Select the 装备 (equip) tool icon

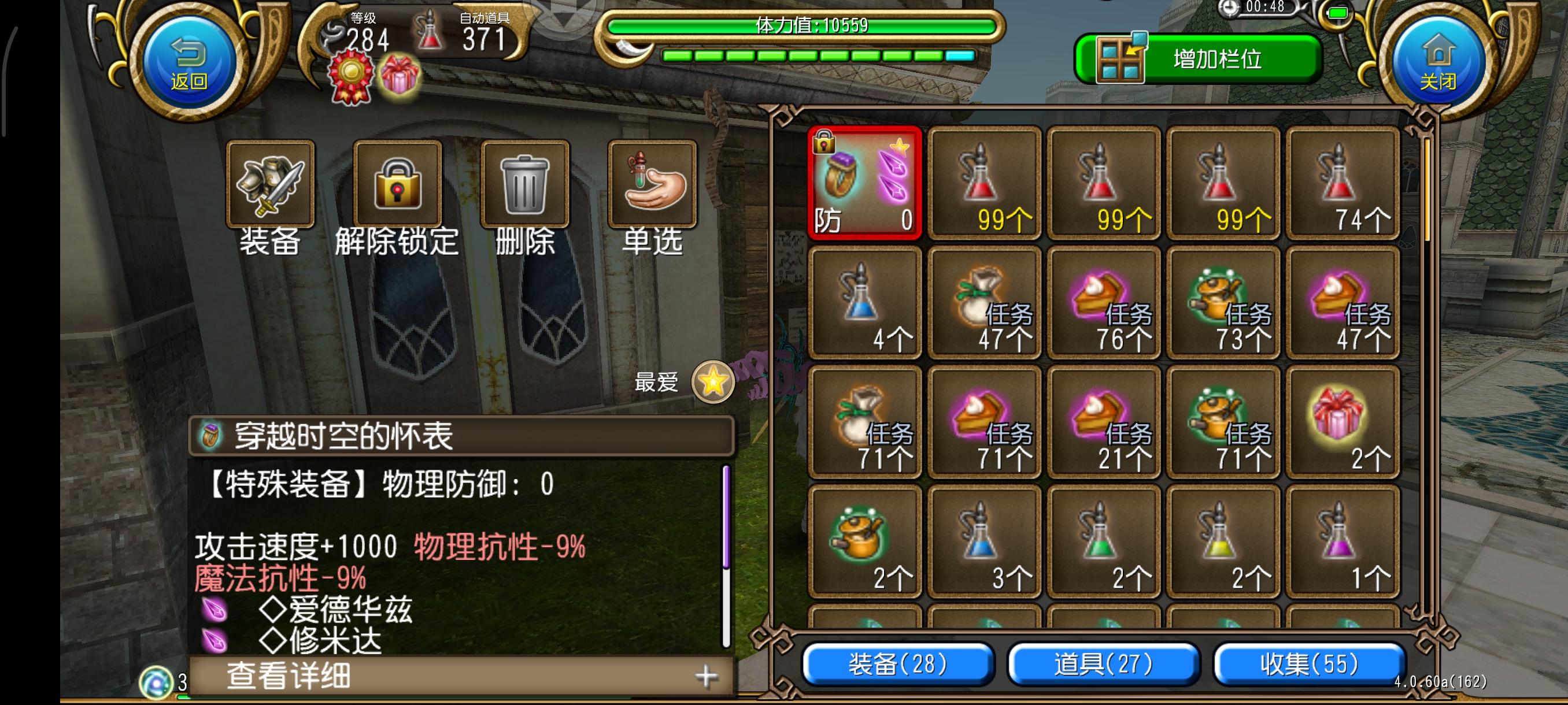click(269, 184)
